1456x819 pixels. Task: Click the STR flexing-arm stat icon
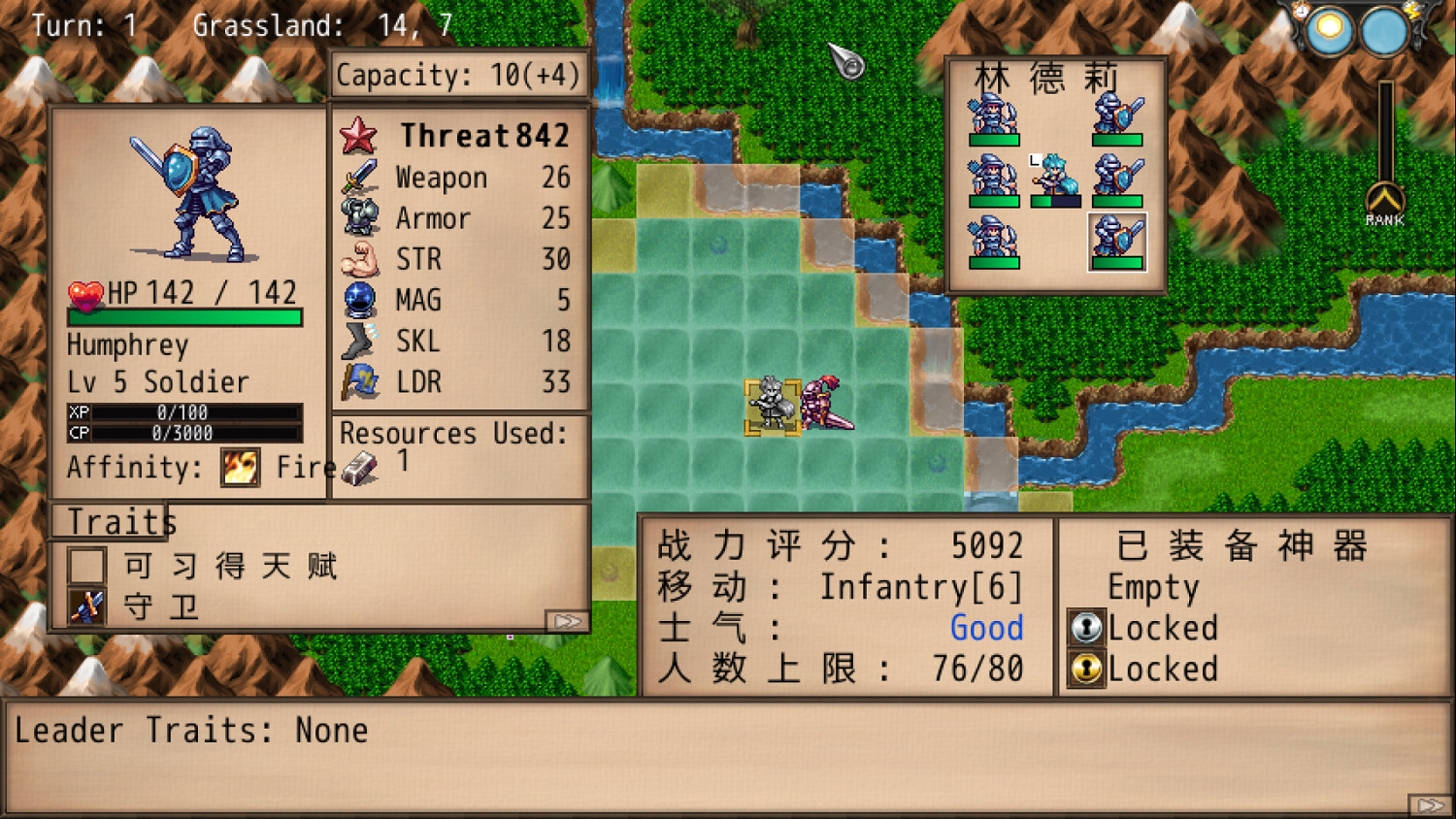(x=357, y=259)
